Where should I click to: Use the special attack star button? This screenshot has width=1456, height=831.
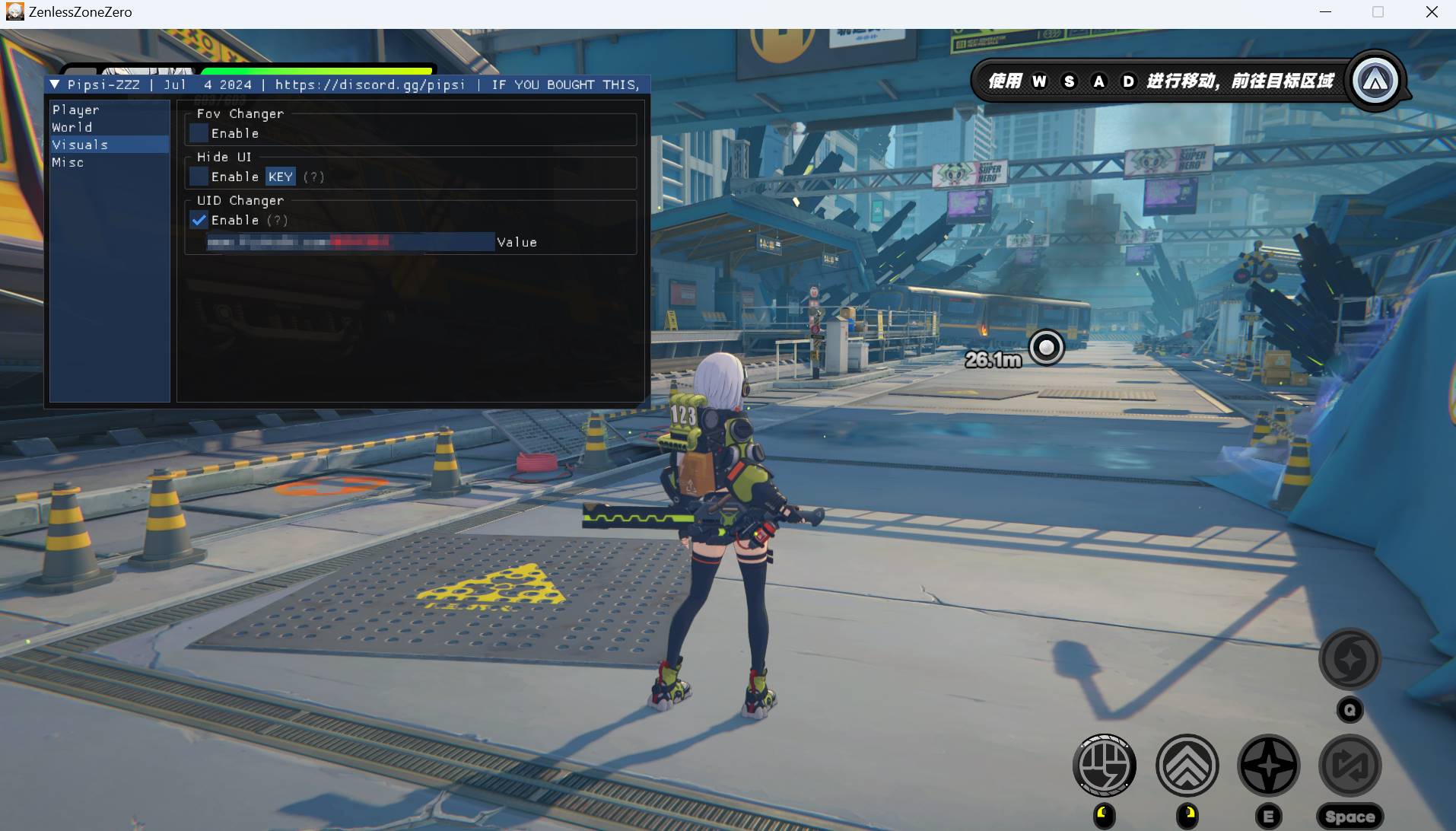1268,766
